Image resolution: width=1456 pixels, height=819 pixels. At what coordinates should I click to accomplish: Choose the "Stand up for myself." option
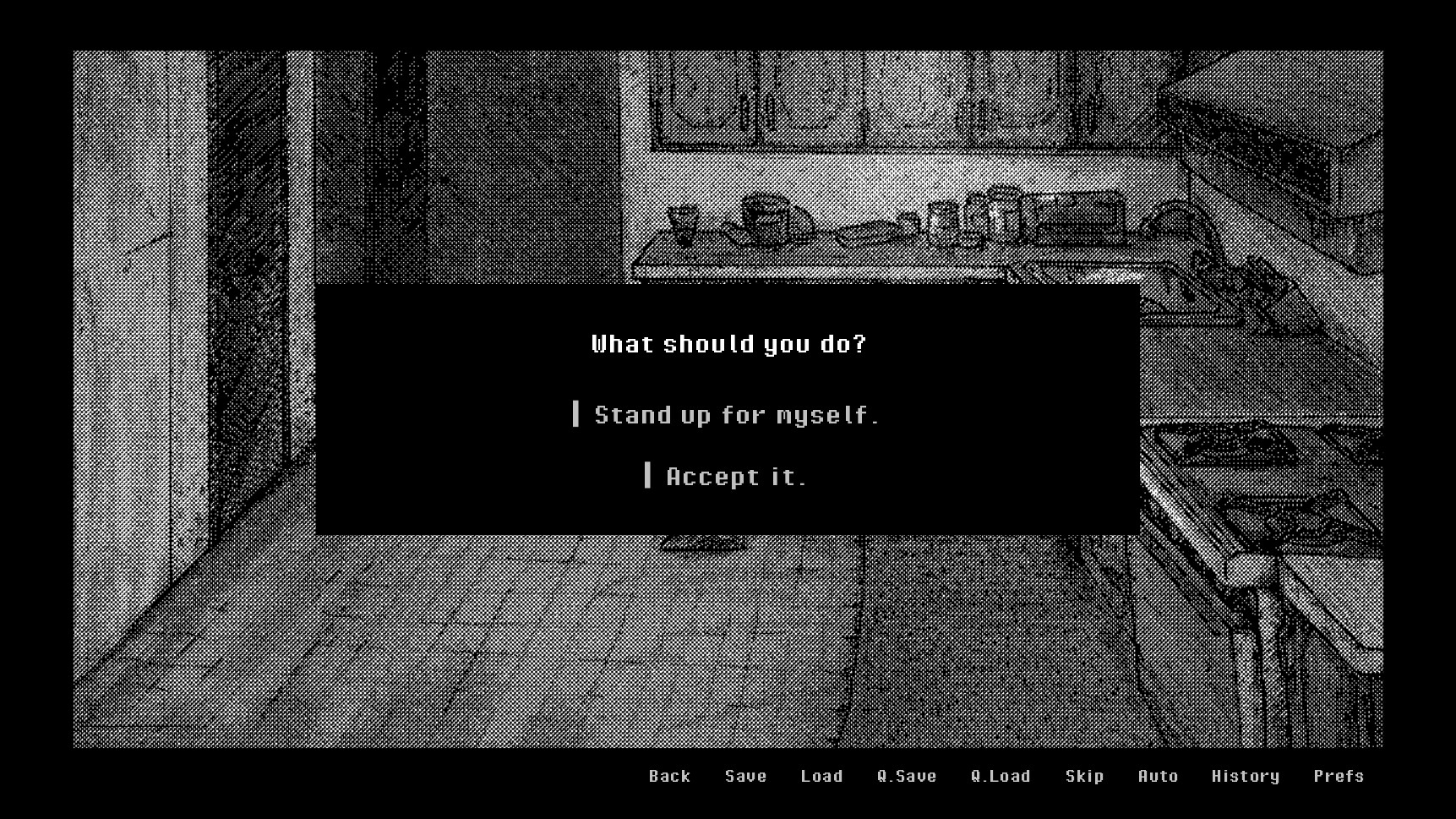735,414
